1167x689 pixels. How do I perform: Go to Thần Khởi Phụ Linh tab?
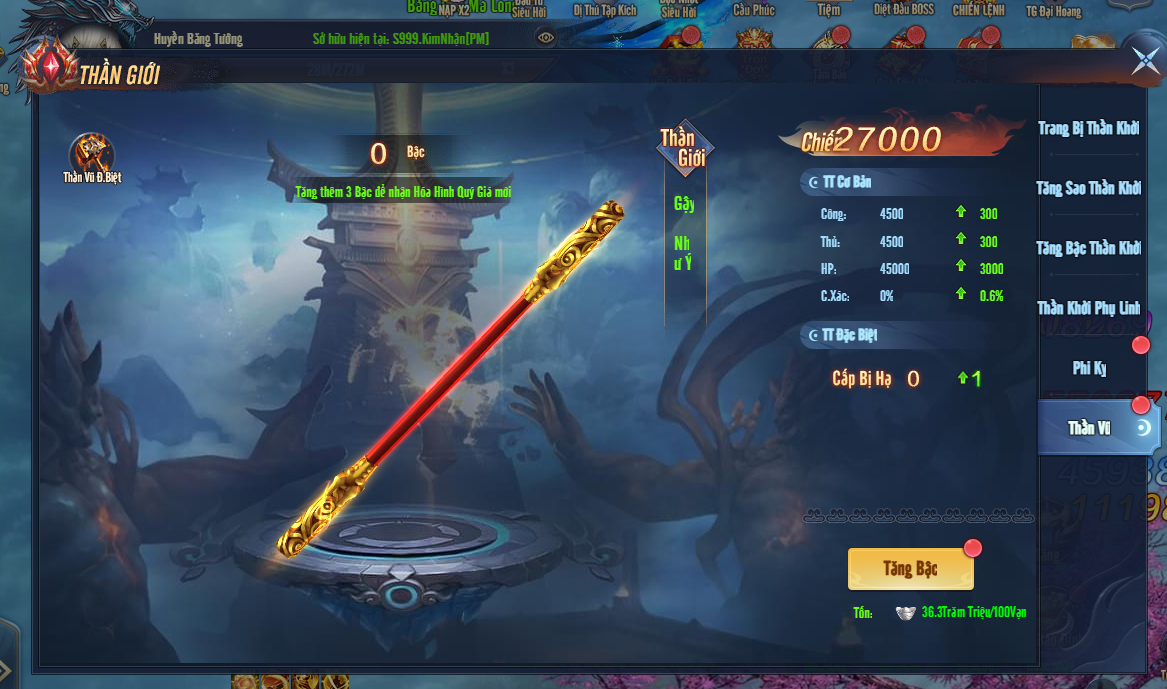[1088, 308]
